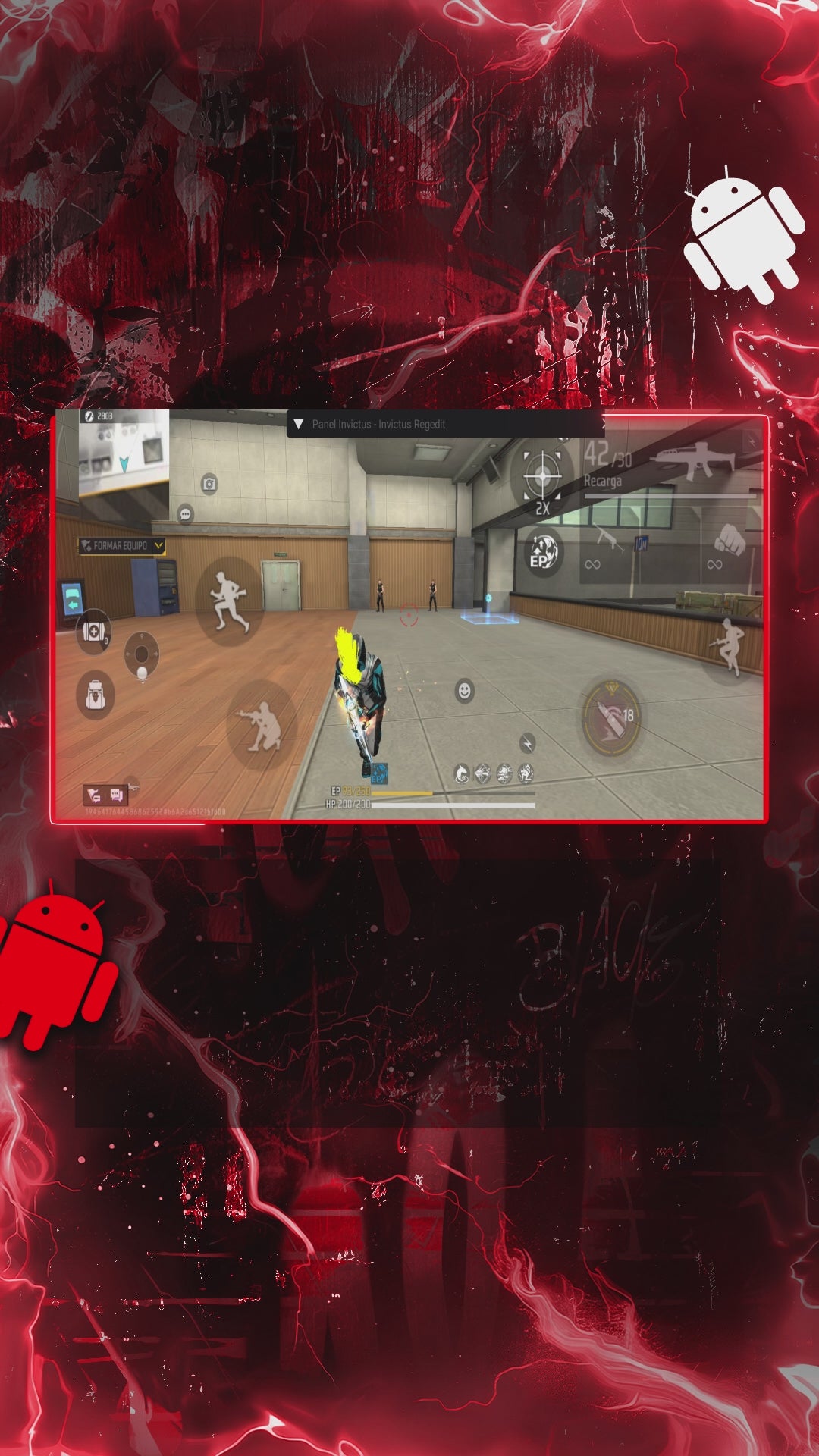Collapse the Panel Invictus overlay arrow
This screenshot has height=1456, width=819.
tap(298, 425)
